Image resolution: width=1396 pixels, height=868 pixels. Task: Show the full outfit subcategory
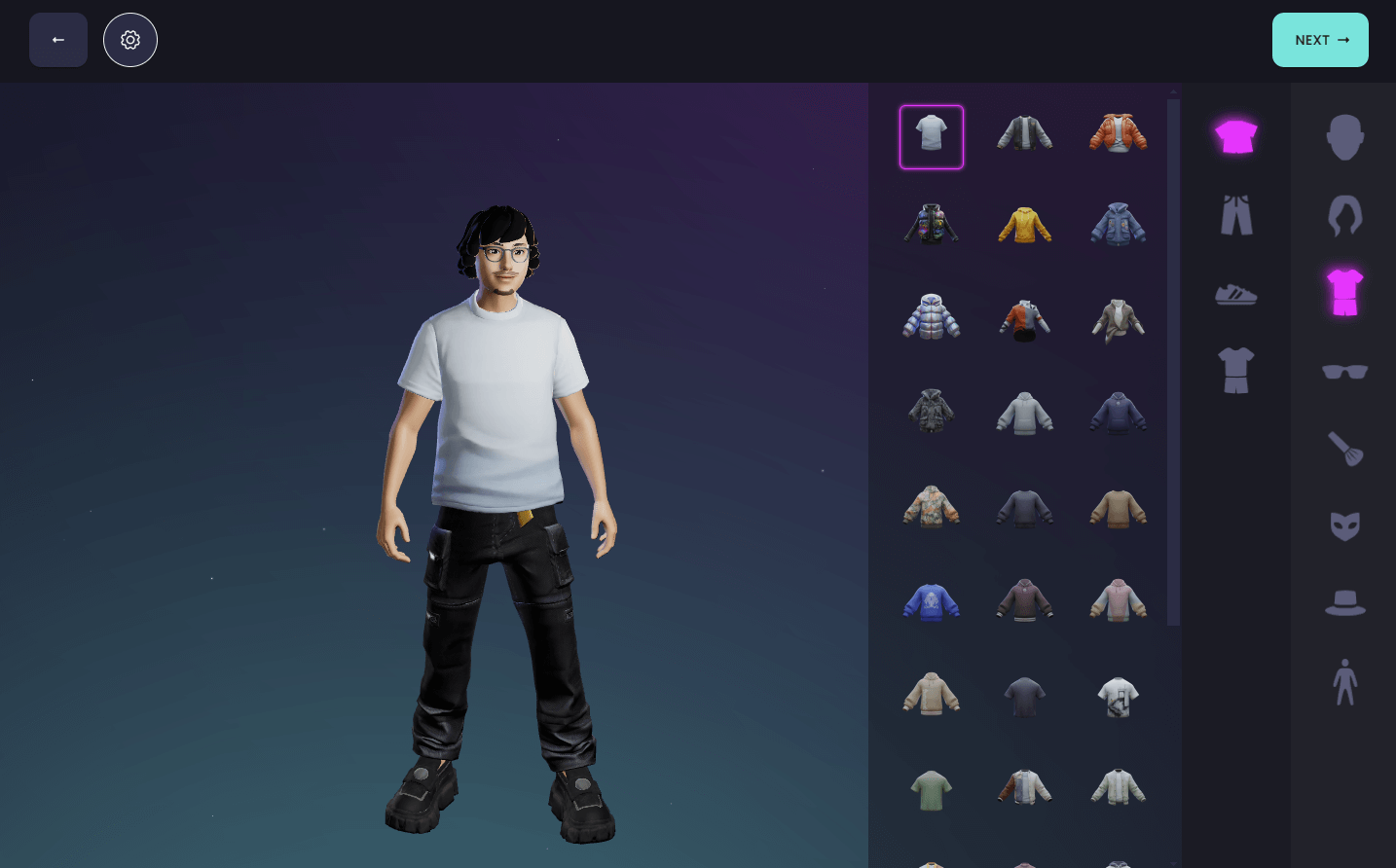(1236, 371)
